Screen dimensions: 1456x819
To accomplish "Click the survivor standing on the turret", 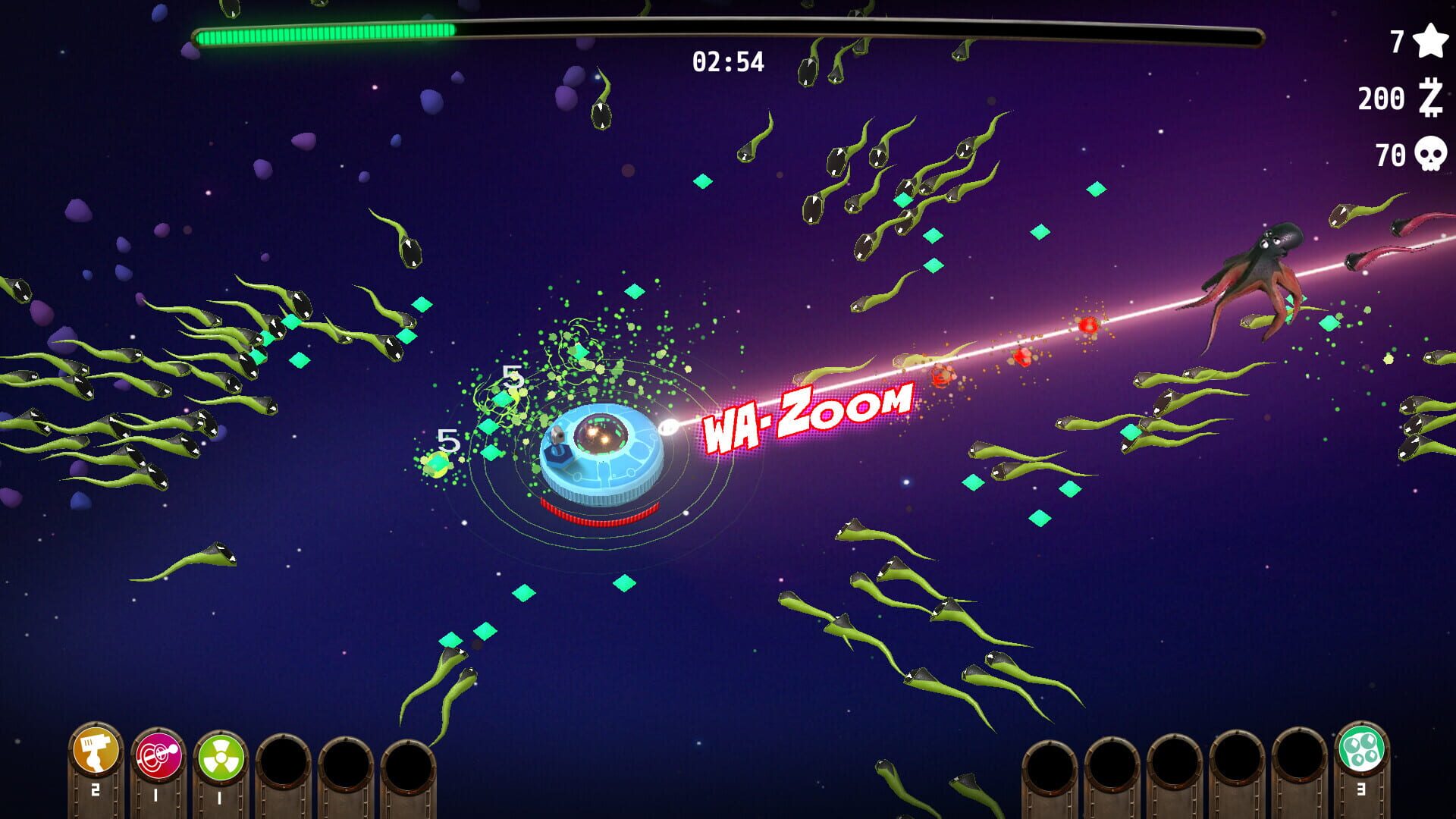I will [557, 436].
